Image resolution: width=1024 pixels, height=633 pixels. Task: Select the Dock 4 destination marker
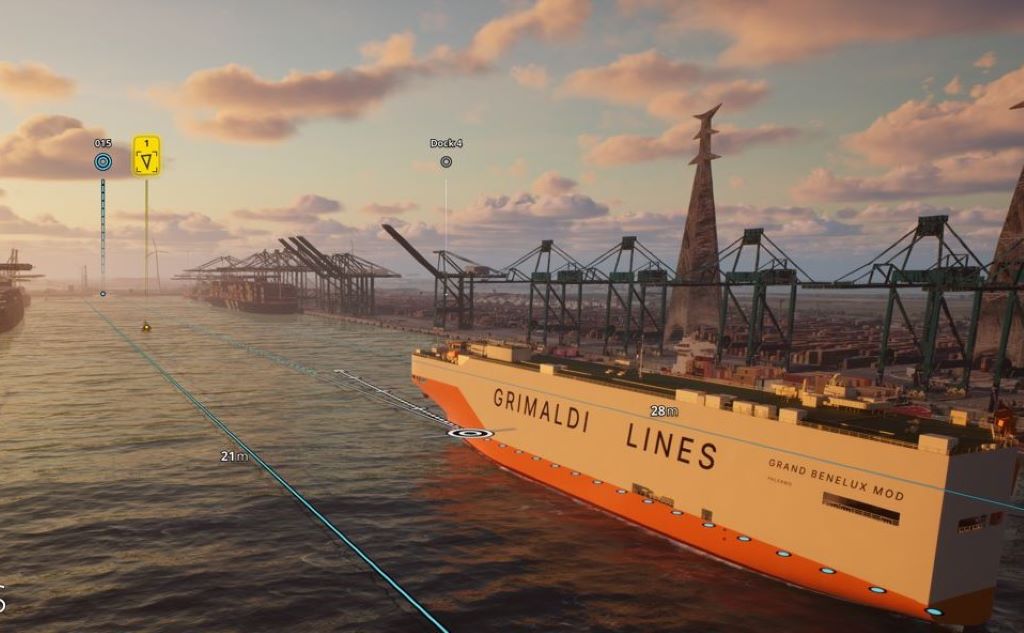[x=446, y=161]
